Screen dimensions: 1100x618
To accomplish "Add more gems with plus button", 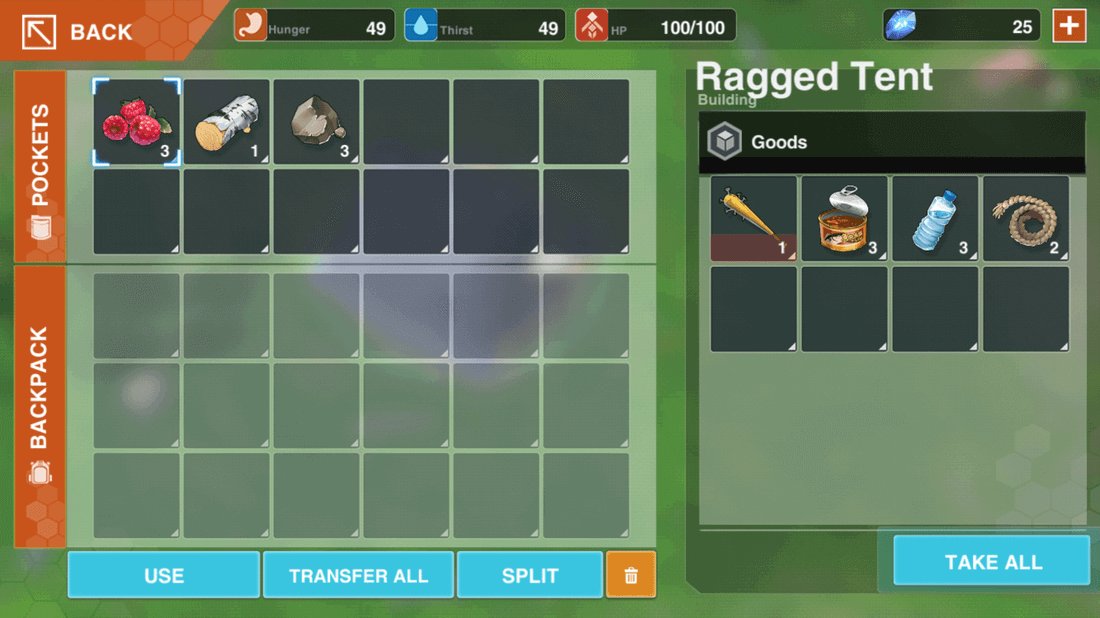I will pos(1069,26).
